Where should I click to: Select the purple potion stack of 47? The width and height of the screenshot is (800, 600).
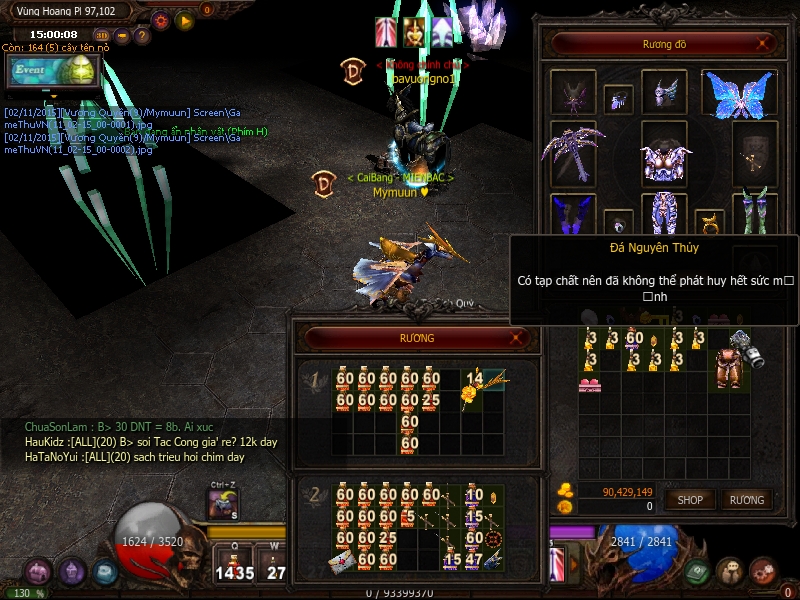[474, 559]
